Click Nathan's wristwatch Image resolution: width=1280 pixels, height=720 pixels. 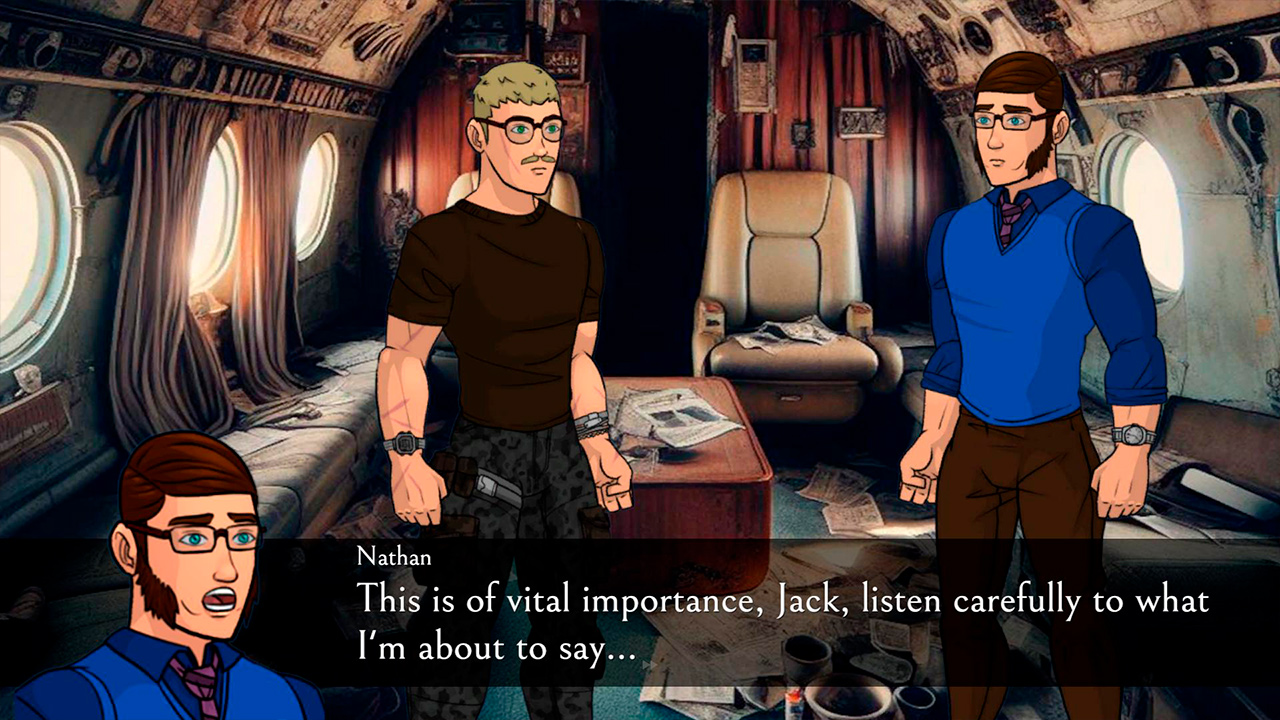pos(1130,432)
